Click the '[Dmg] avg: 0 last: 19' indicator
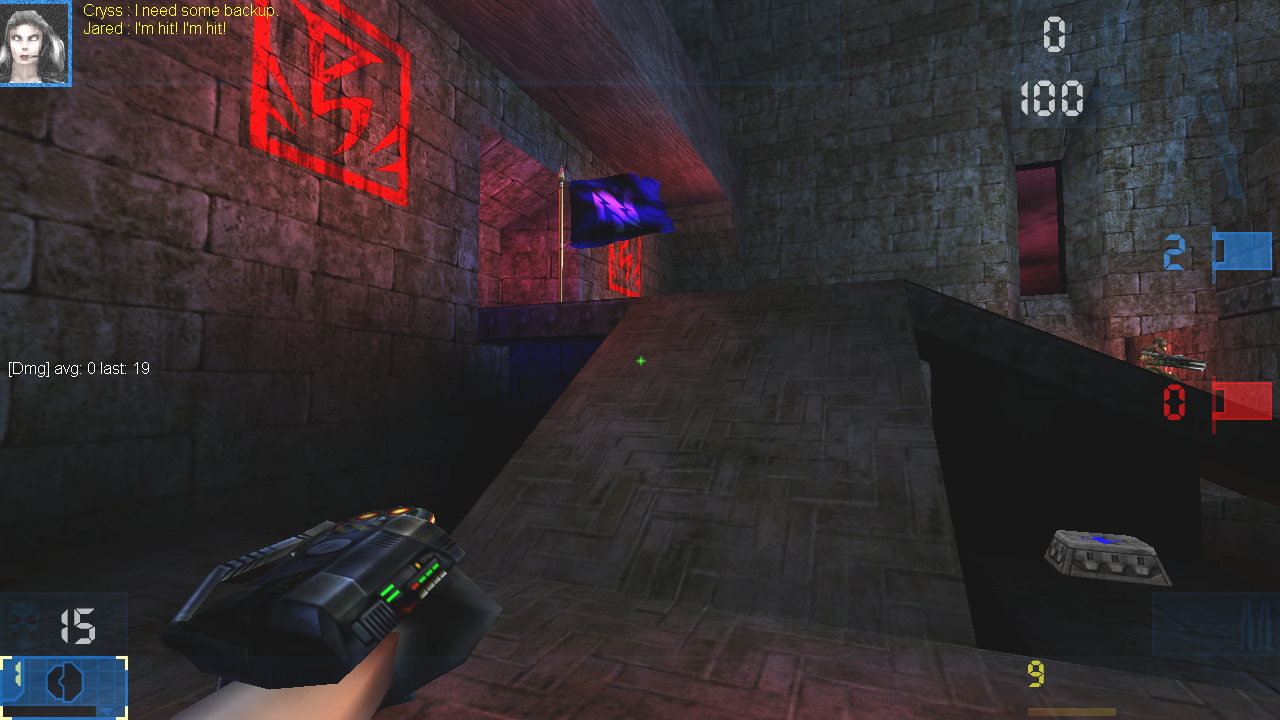The width and height of the screenshot is (1280, 720). pyautogui.click(x=77, y=368)
